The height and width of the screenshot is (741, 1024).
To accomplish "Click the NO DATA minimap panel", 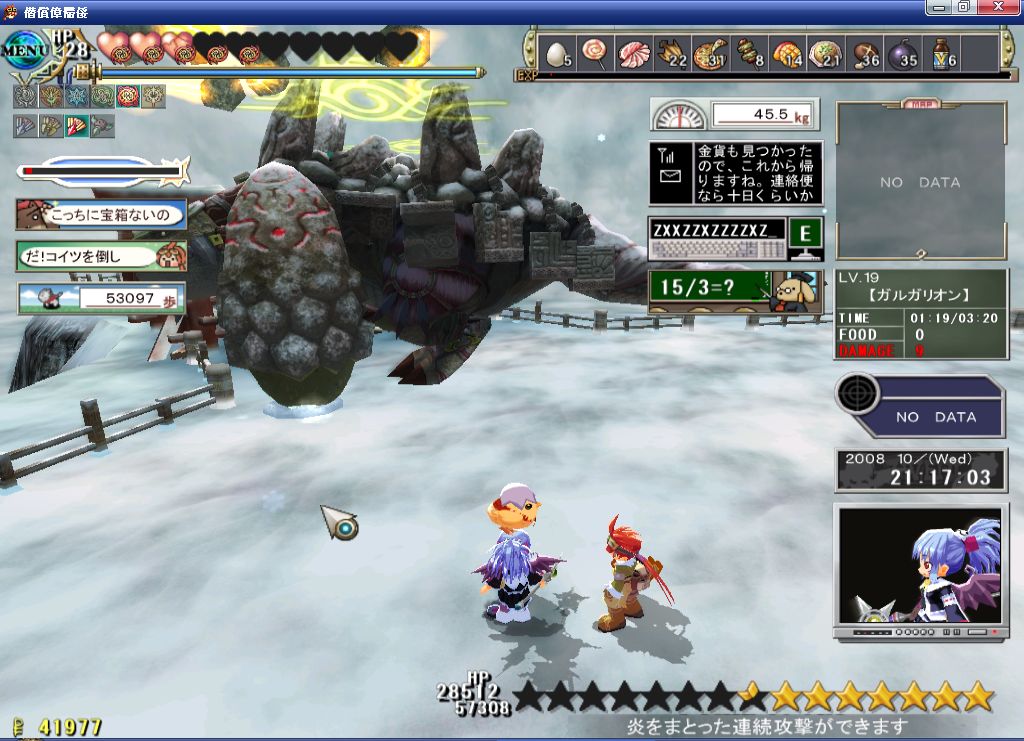I will 920,182.
